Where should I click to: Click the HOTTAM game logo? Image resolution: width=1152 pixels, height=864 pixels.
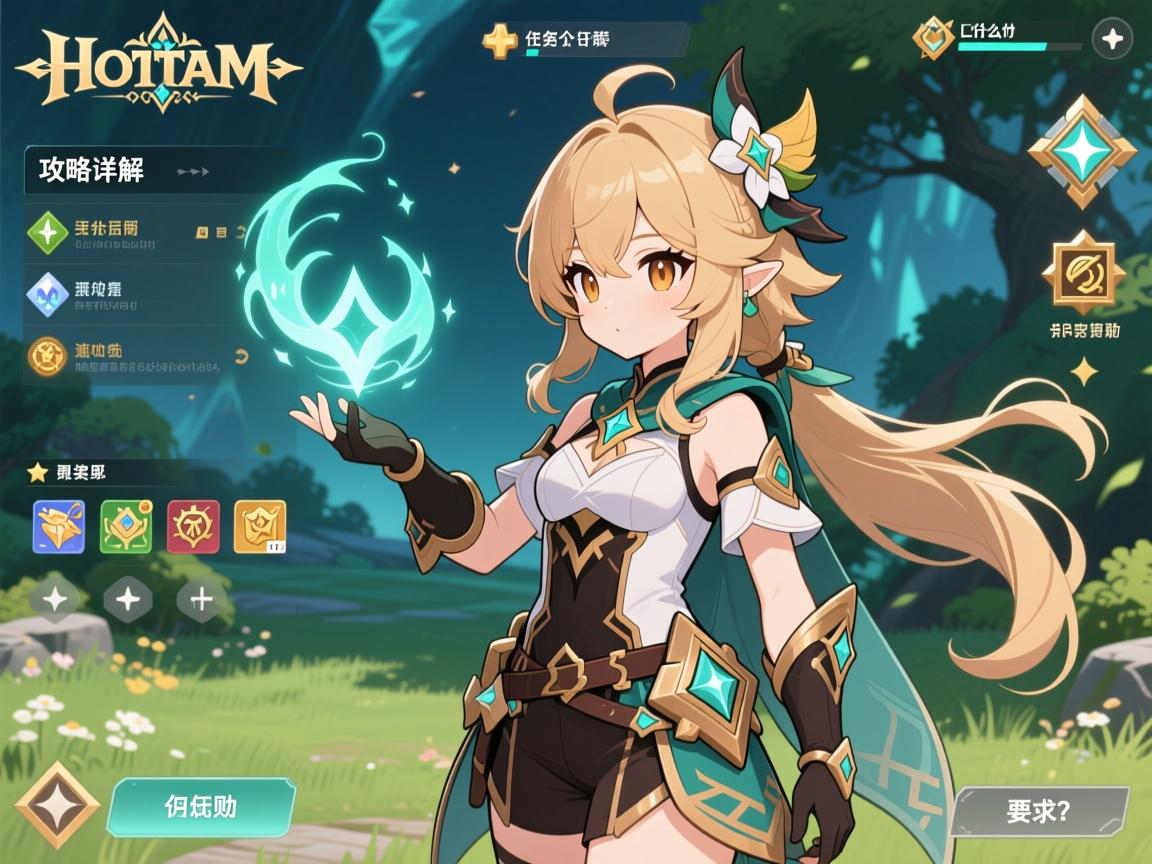[158, 62]
